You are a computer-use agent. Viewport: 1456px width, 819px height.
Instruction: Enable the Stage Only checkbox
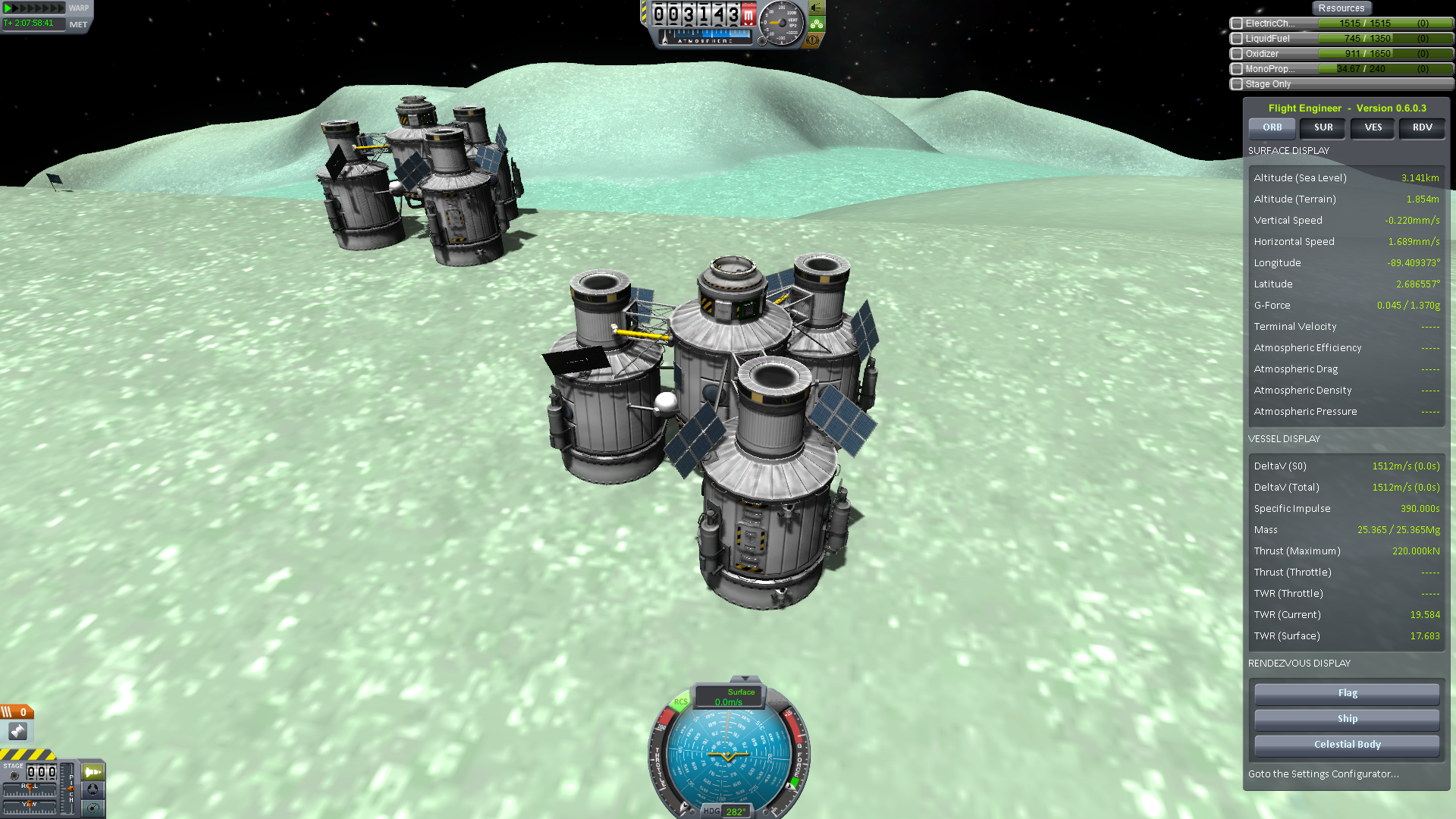coord(1237,84)
